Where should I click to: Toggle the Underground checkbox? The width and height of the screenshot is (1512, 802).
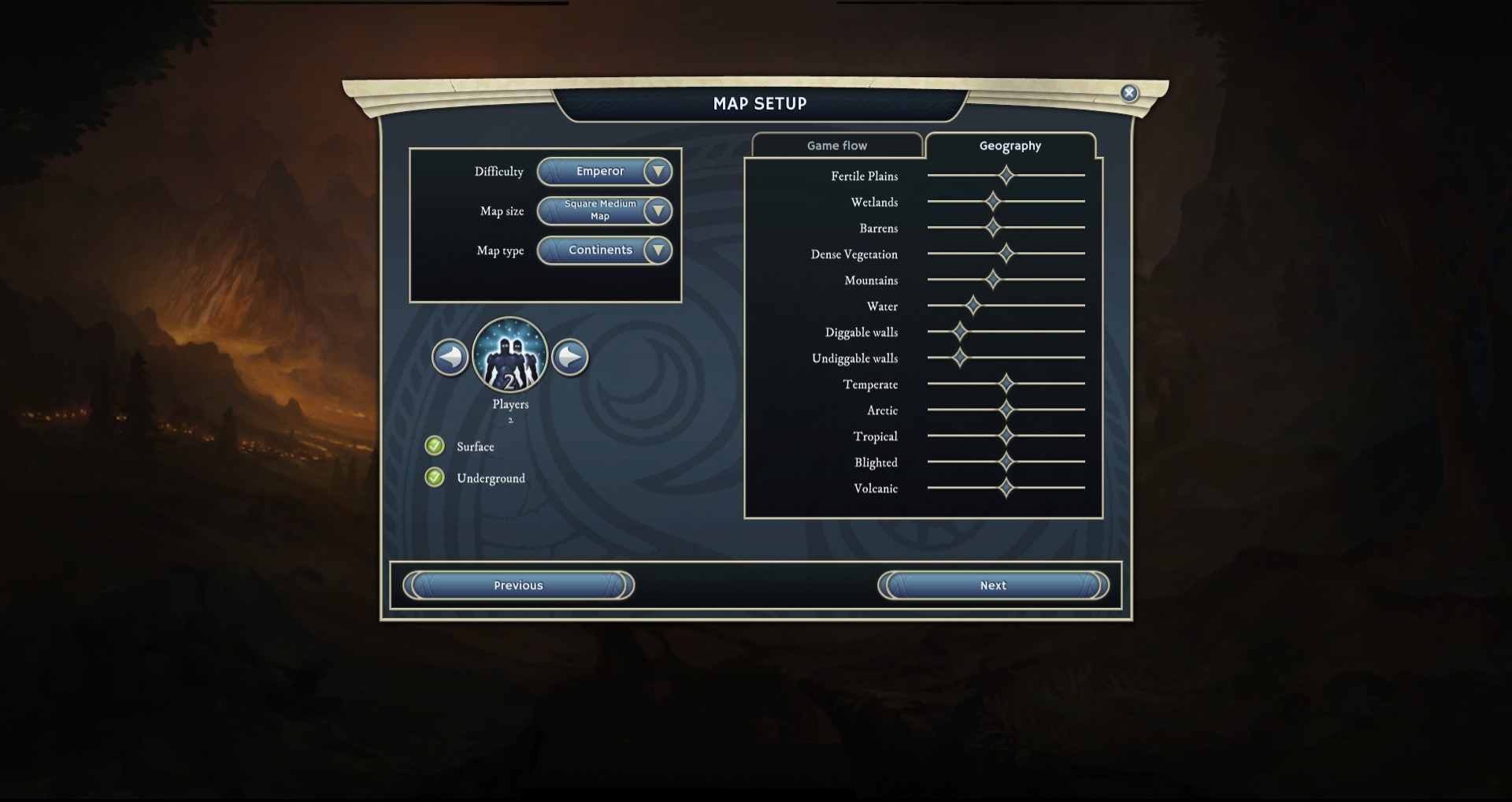435,477
